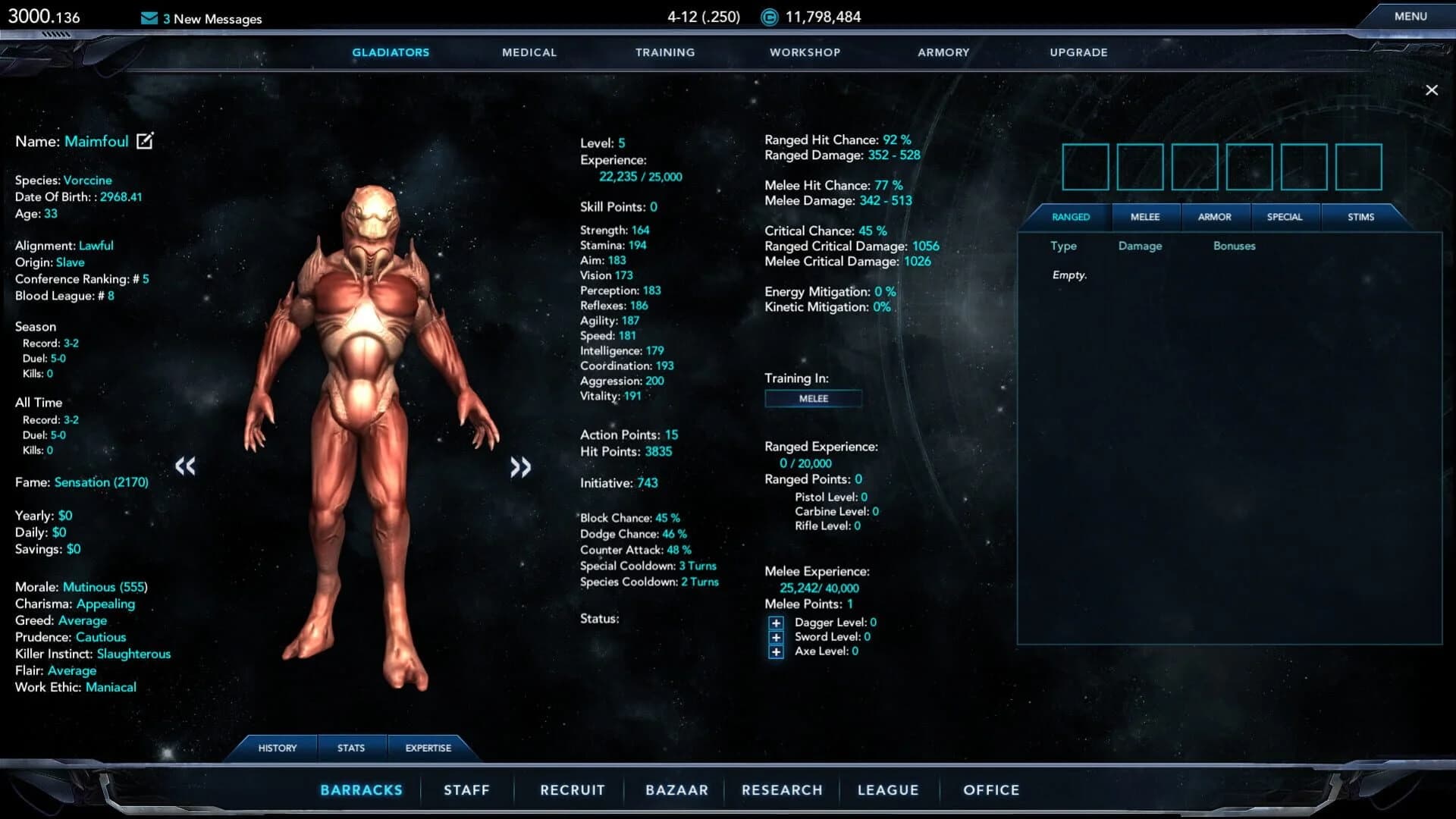1456x819 pixels.
Task: Navigate to the MEDICAL section
Action: (x=529, y=52)
